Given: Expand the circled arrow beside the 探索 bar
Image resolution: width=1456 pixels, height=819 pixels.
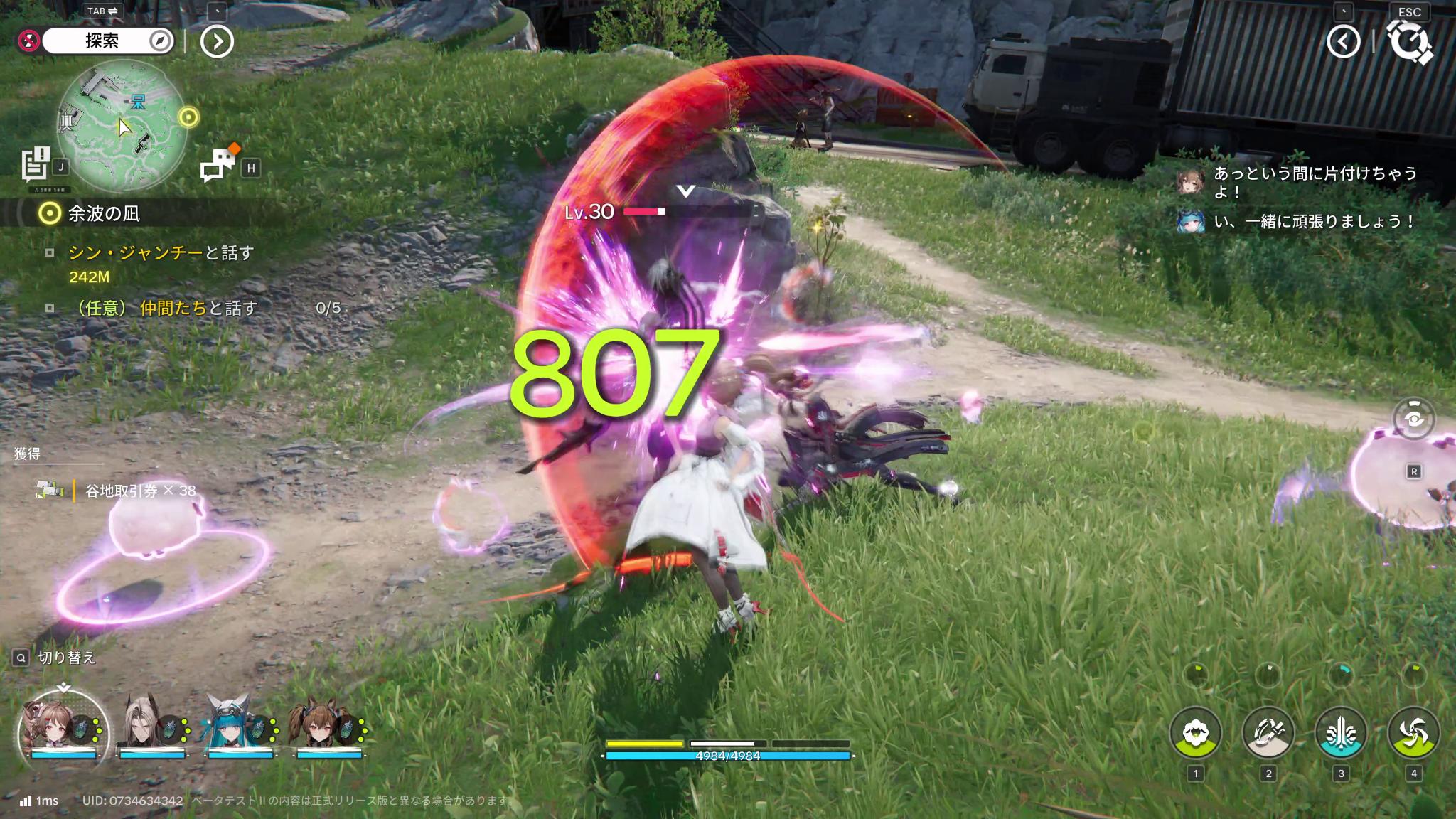Looking at the screenshot, I should tap(218, 41).
